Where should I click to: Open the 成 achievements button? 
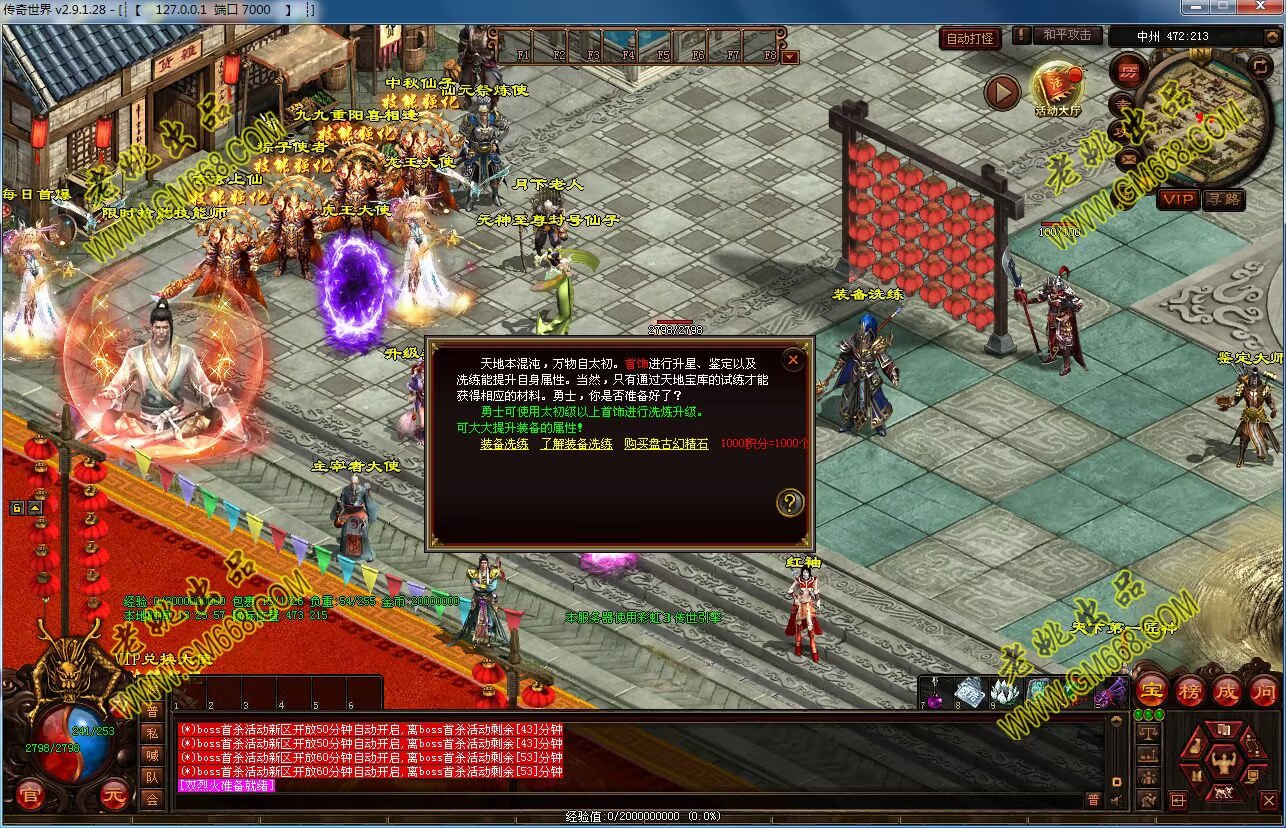point(1227,690)
